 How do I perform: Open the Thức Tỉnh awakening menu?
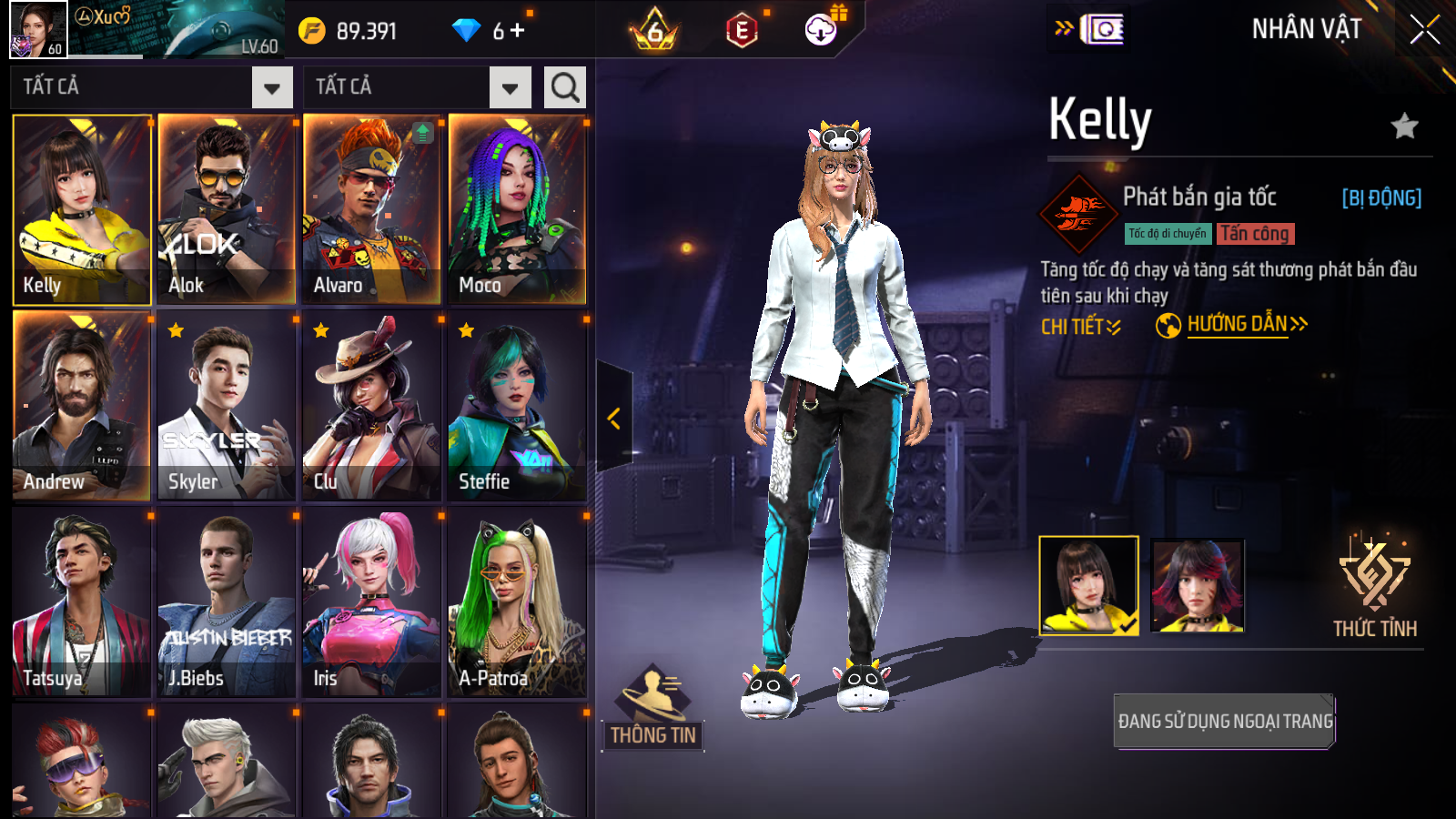coord(1374,587)
